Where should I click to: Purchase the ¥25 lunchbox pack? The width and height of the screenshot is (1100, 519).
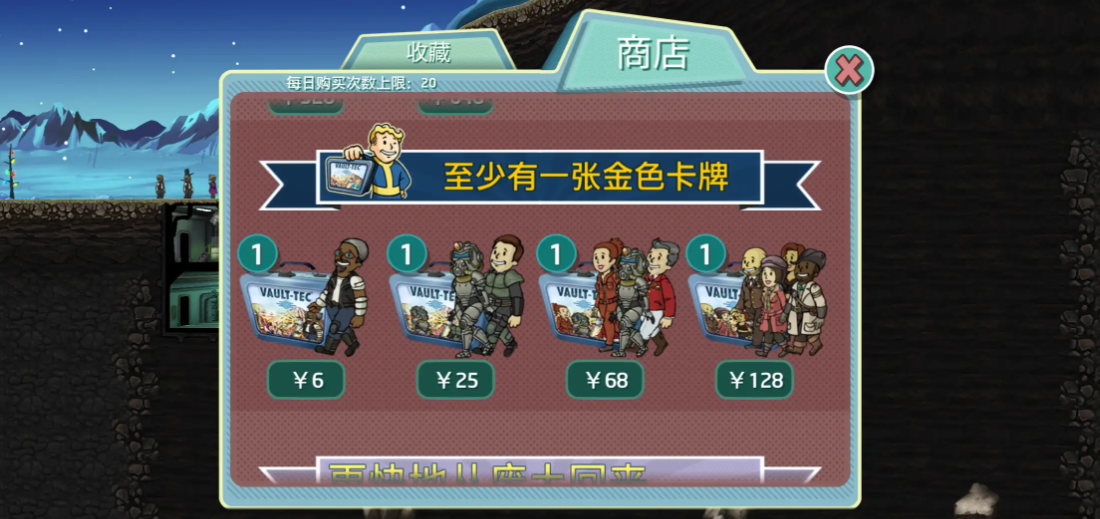tap(455, 380)
